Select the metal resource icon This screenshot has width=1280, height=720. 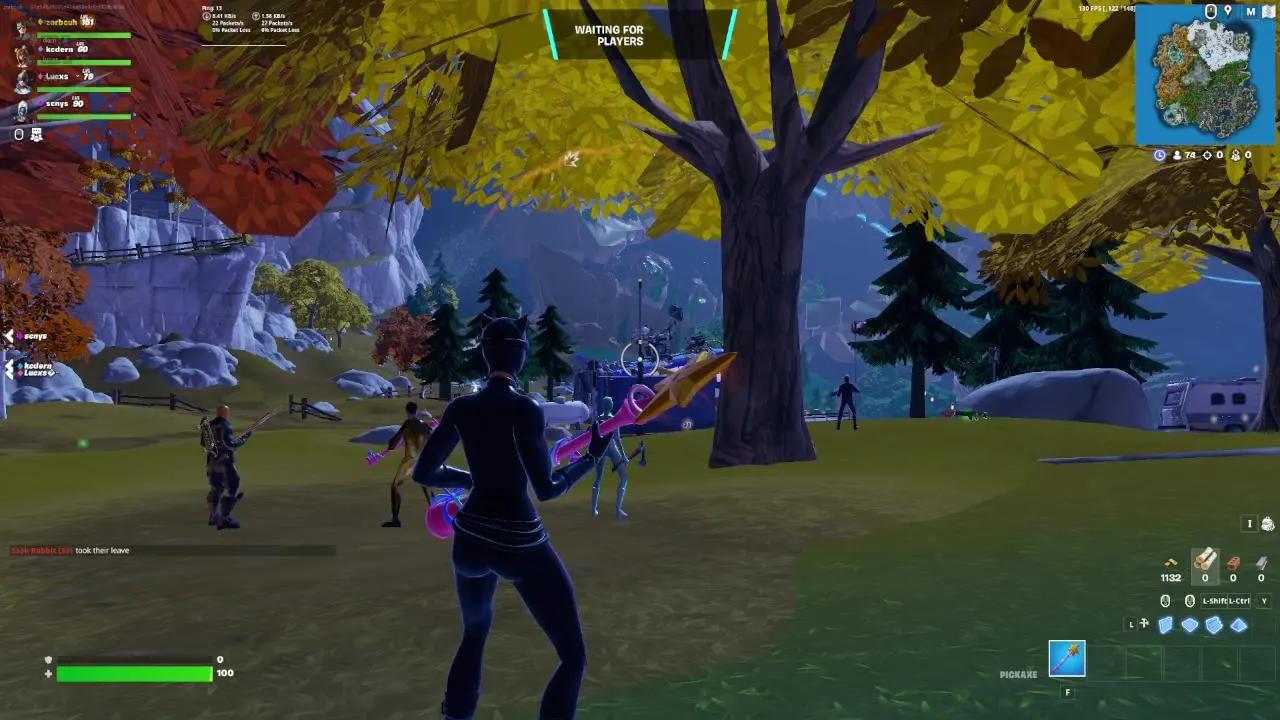pos(1262,562)
